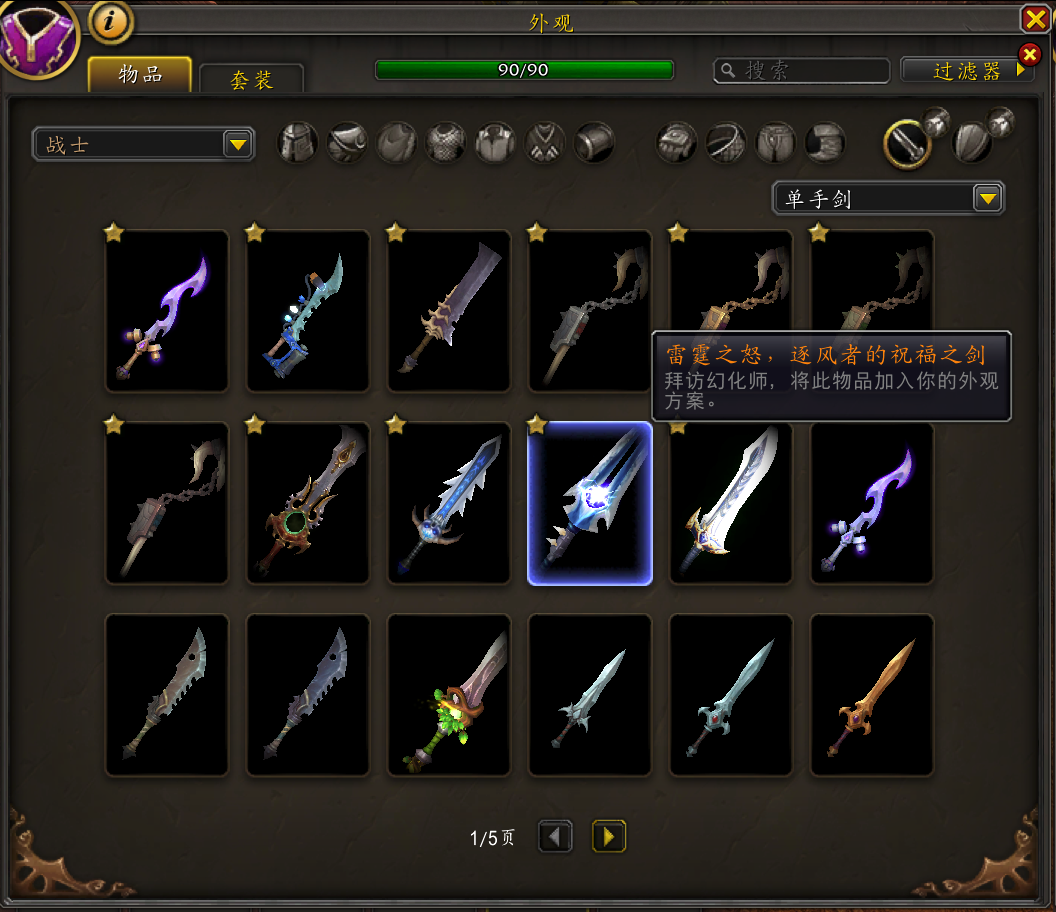This screenshot has width=1056, height=912.
Task: Click the red reset filter button
Action: tap(1029, 54)
